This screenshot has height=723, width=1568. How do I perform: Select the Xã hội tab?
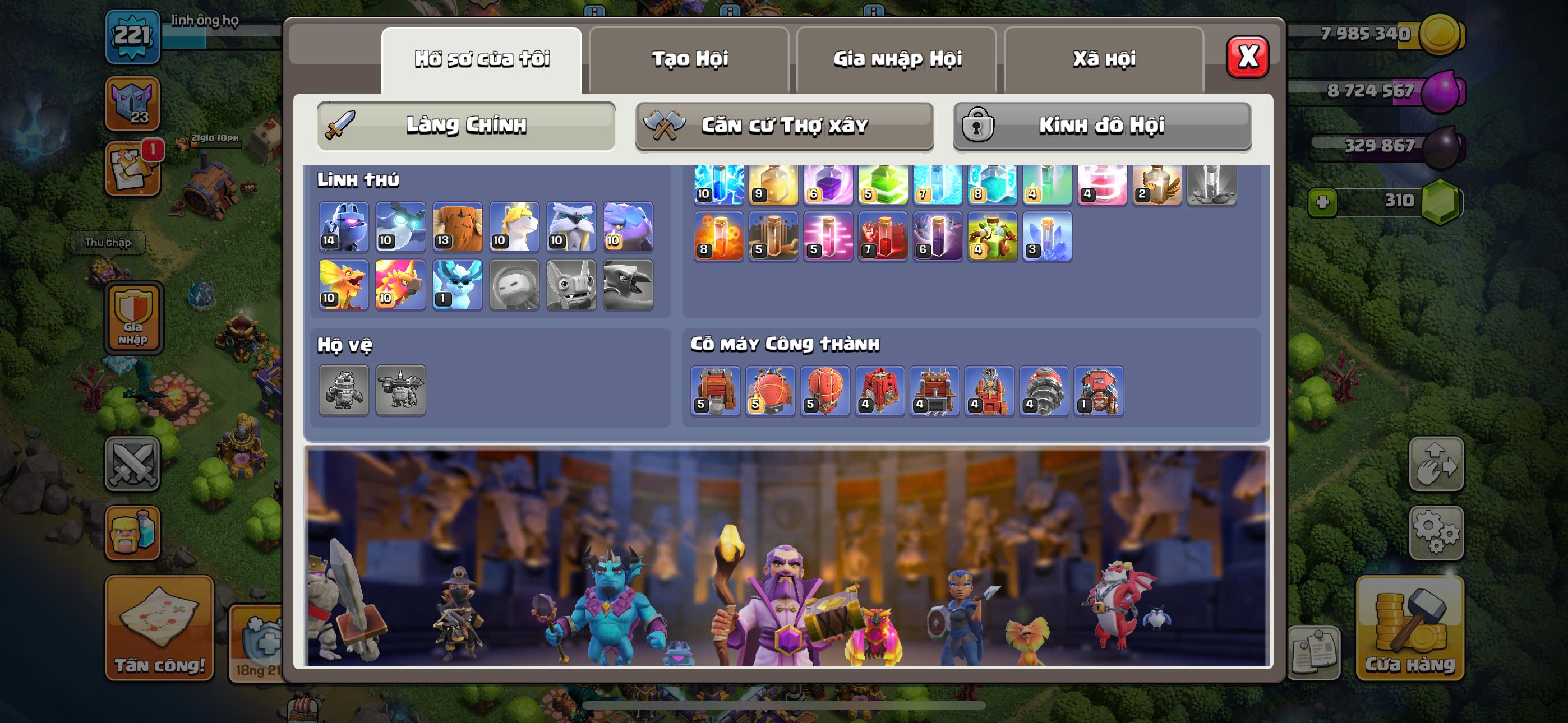click(1104, 59)
